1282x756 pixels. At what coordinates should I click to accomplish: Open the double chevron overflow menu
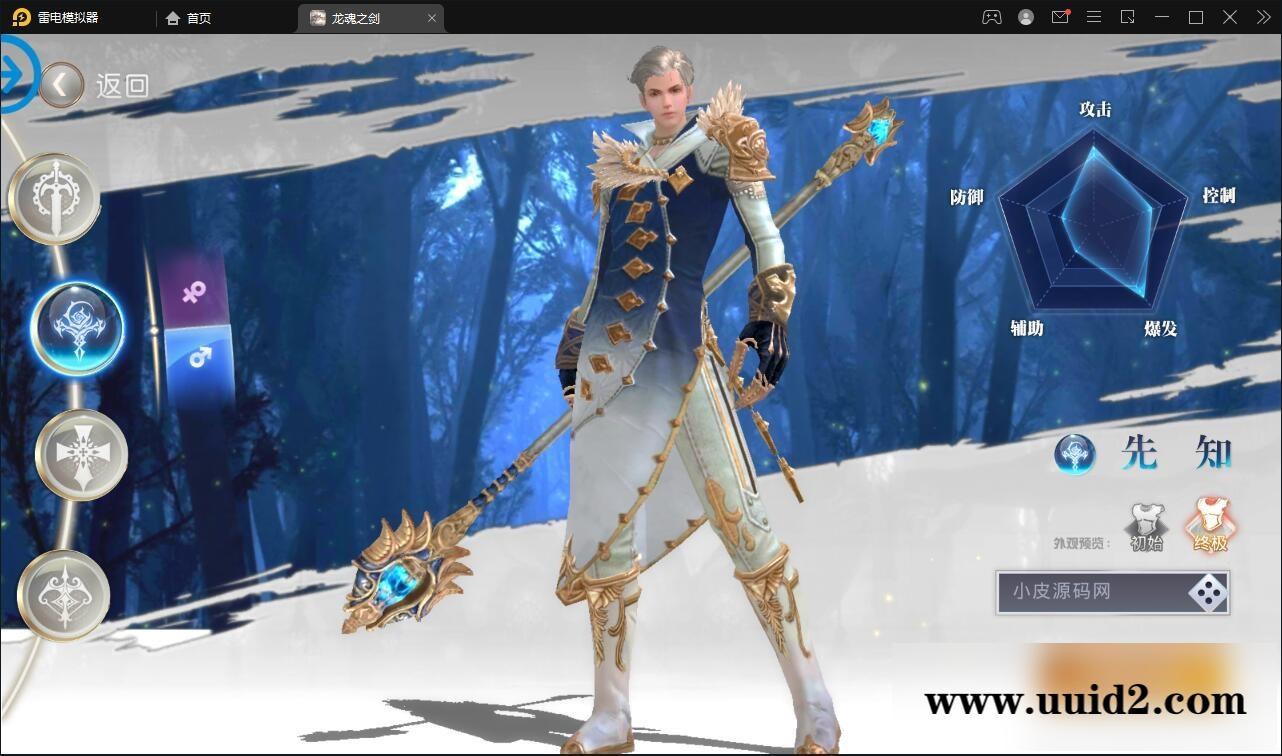(1262, 17)
